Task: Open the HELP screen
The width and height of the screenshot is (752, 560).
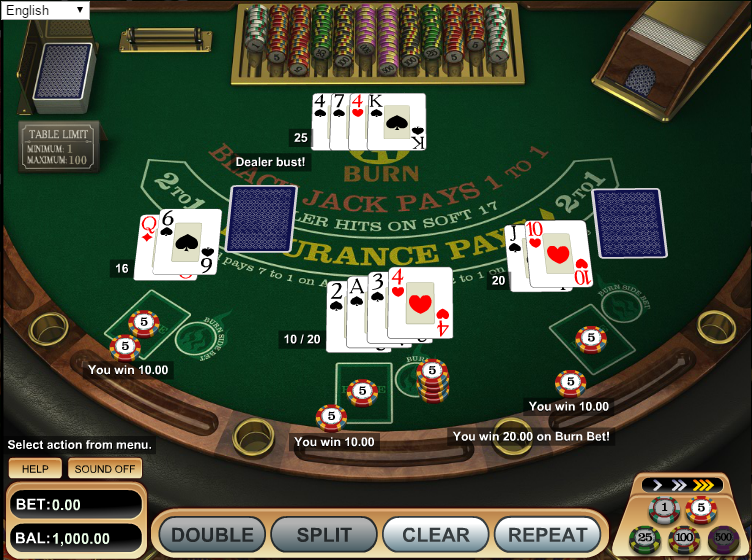Action: [x=35, y=469]
